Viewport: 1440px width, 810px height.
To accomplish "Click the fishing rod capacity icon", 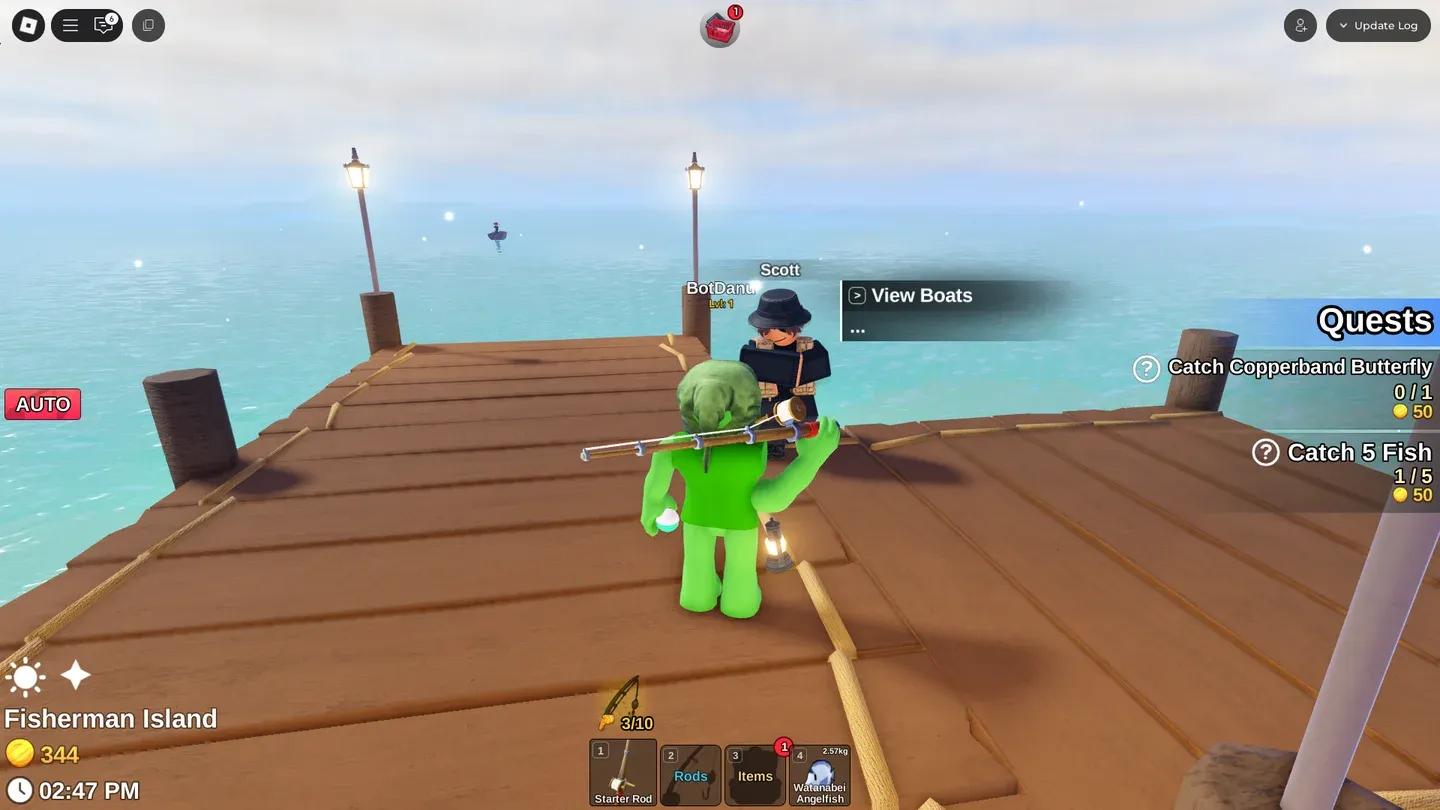I will click(620, 703).
